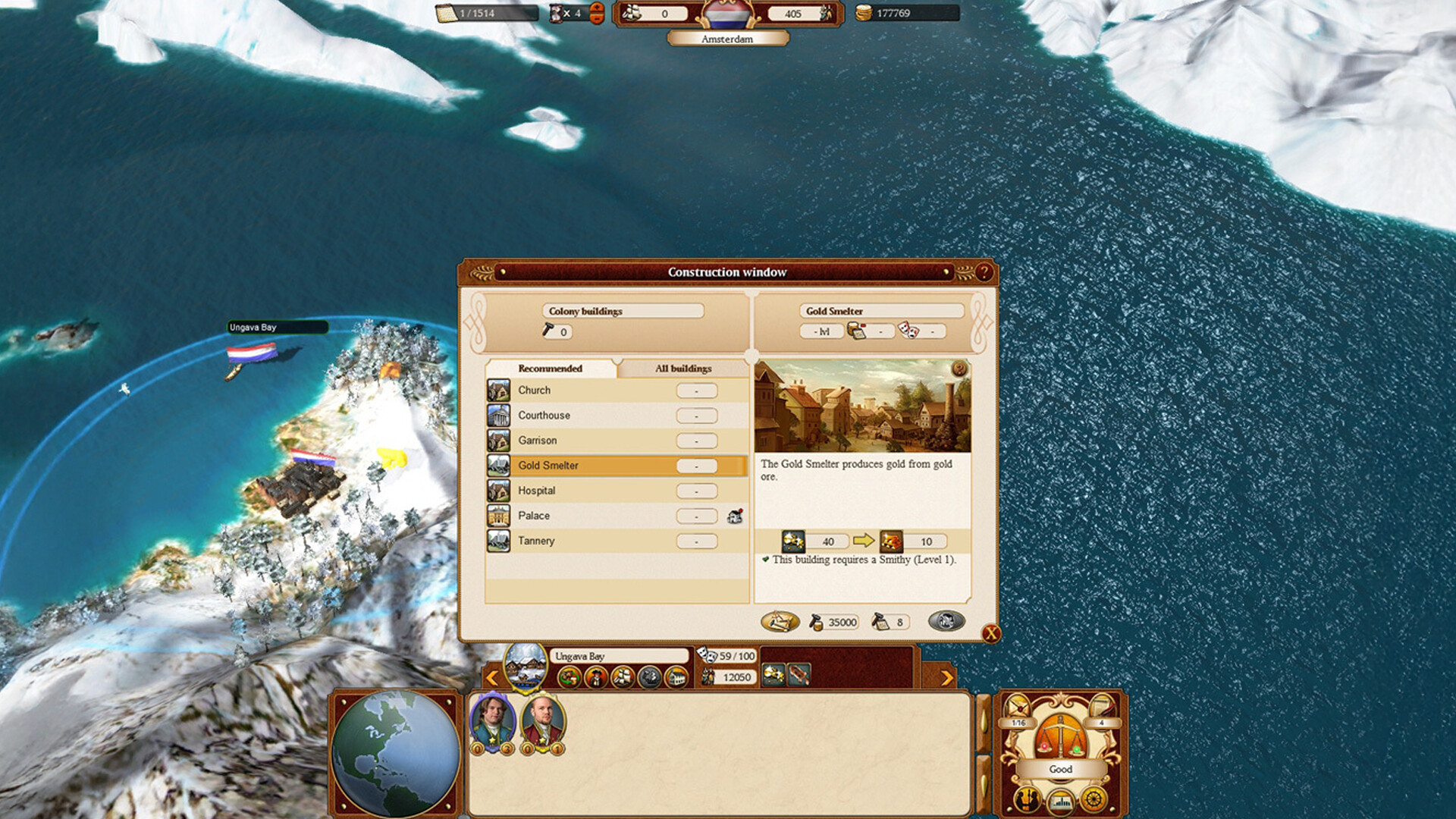Open the help question mark on Construction window
Image resolution: width=1456 pixels, height=819 pixels.
pyautogui.click(x=984, y=271)
